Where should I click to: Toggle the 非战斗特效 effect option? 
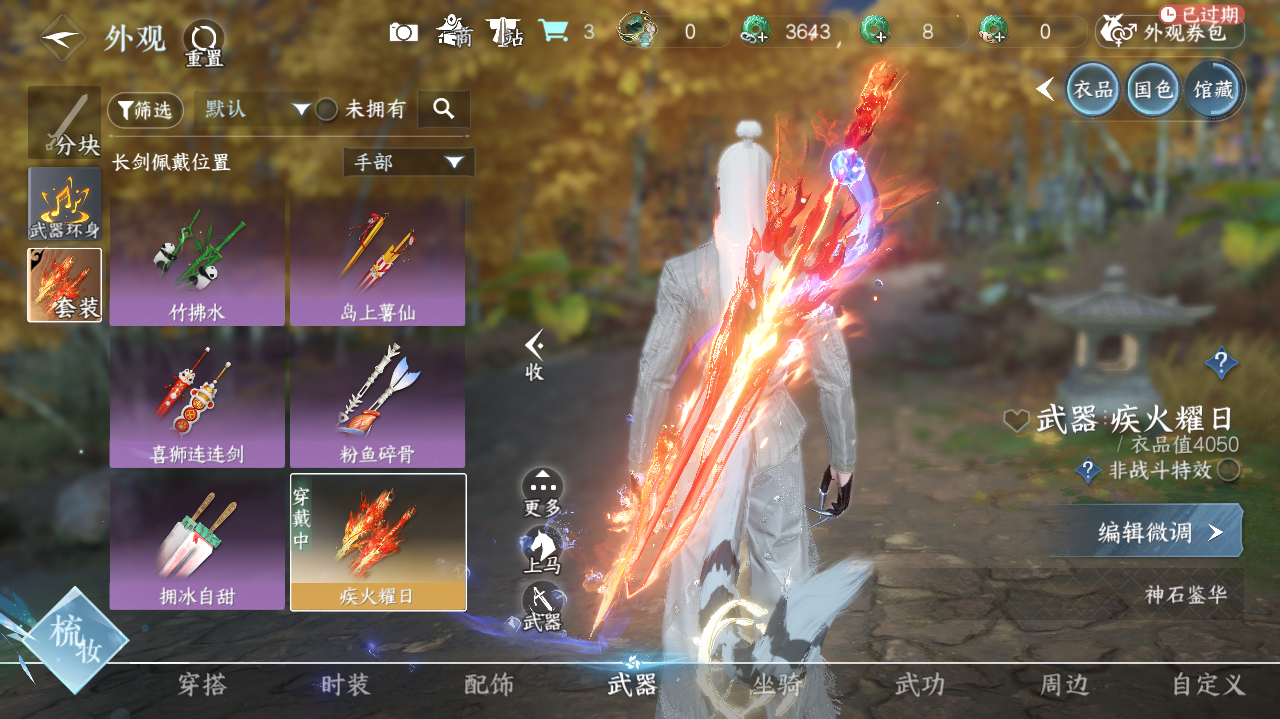point(1229,470)
